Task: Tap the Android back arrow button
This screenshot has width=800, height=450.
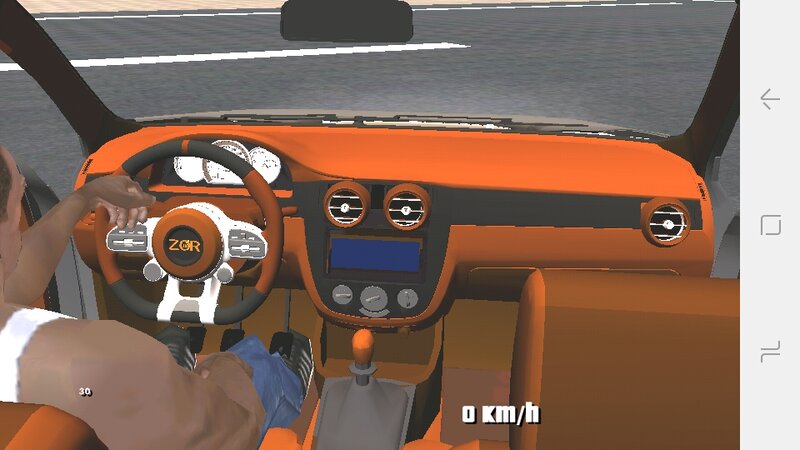Action: click(x=769, y=99)
